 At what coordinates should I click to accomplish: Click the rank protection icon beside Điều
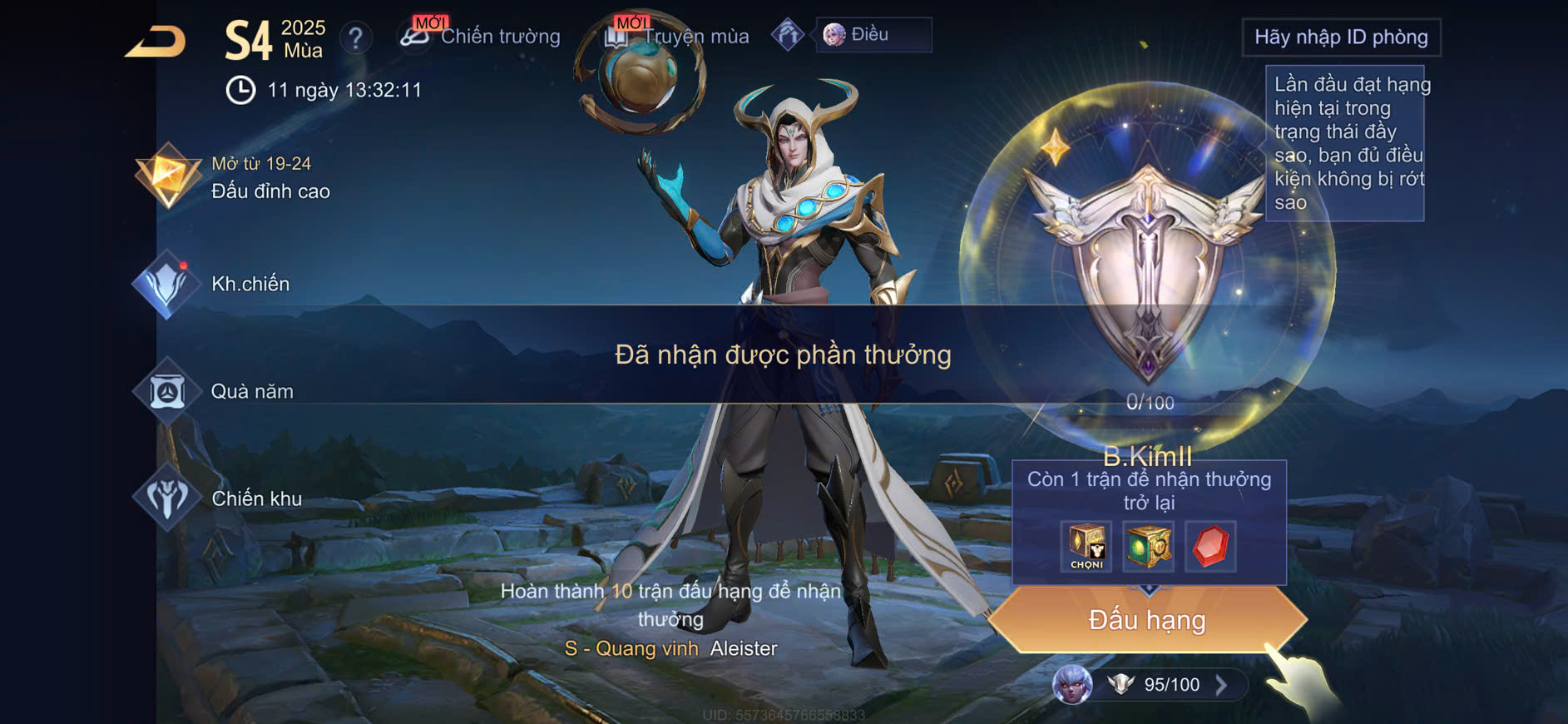787,35
